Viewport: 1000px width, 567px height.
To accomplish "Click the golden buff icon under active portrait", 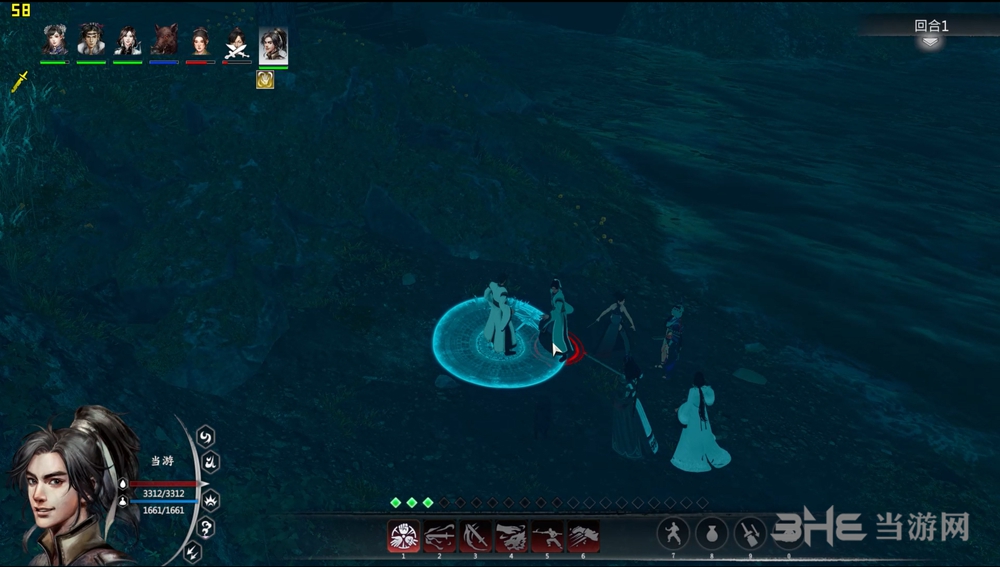I will click(x=265, y=80).
